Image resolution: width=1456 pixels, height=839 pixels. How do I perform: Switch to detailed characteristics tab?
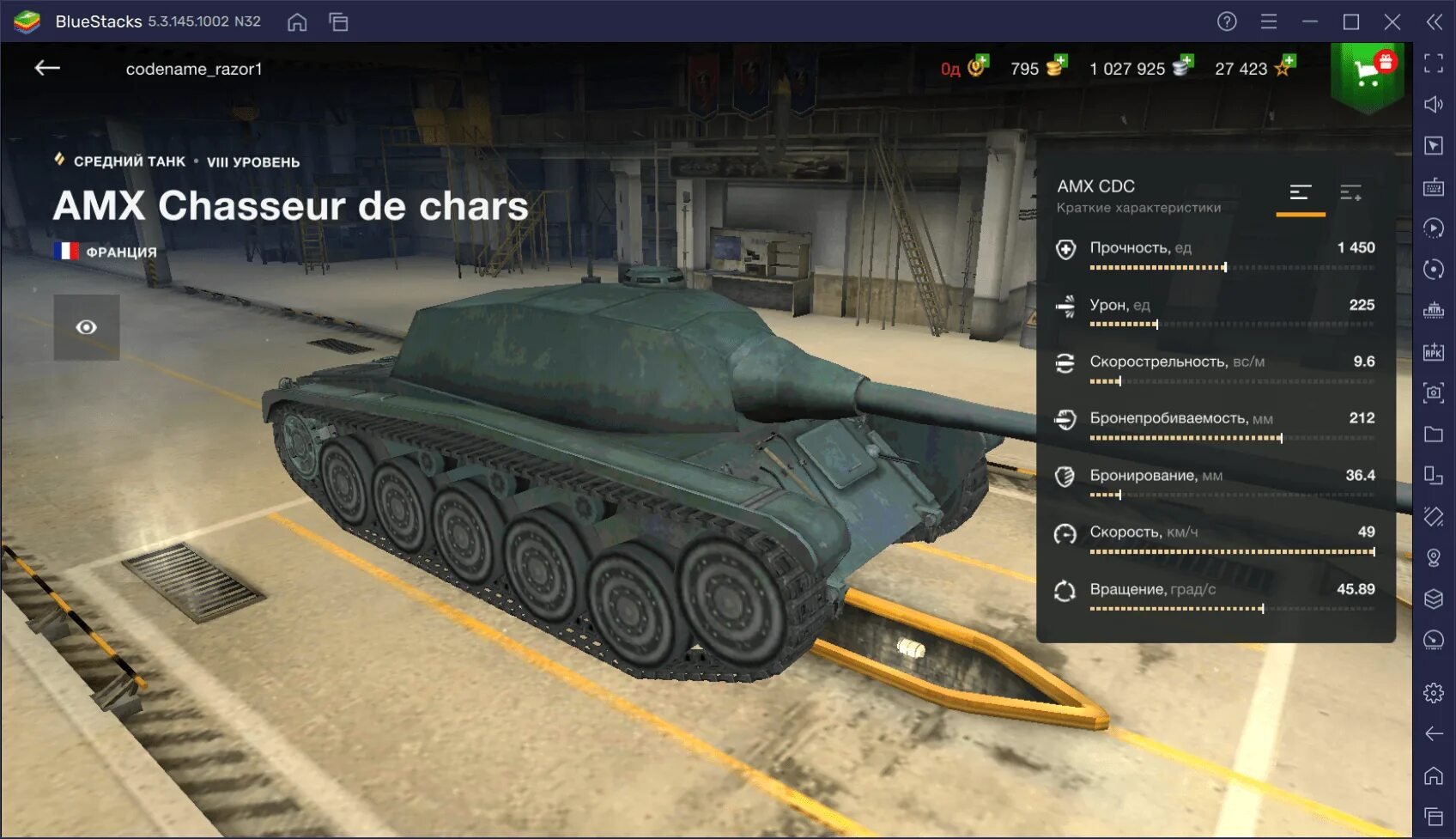pos(1350,193)
